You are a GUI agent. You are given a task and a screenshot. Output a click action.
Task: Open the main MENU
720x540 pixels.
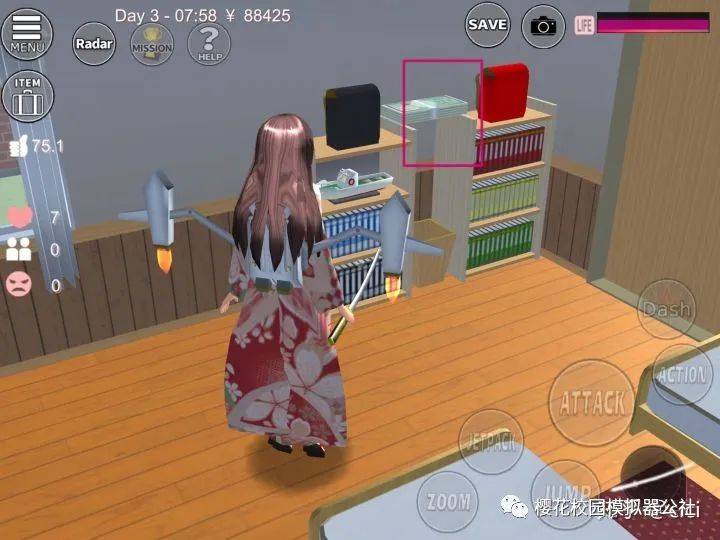[x=27, y=33]
